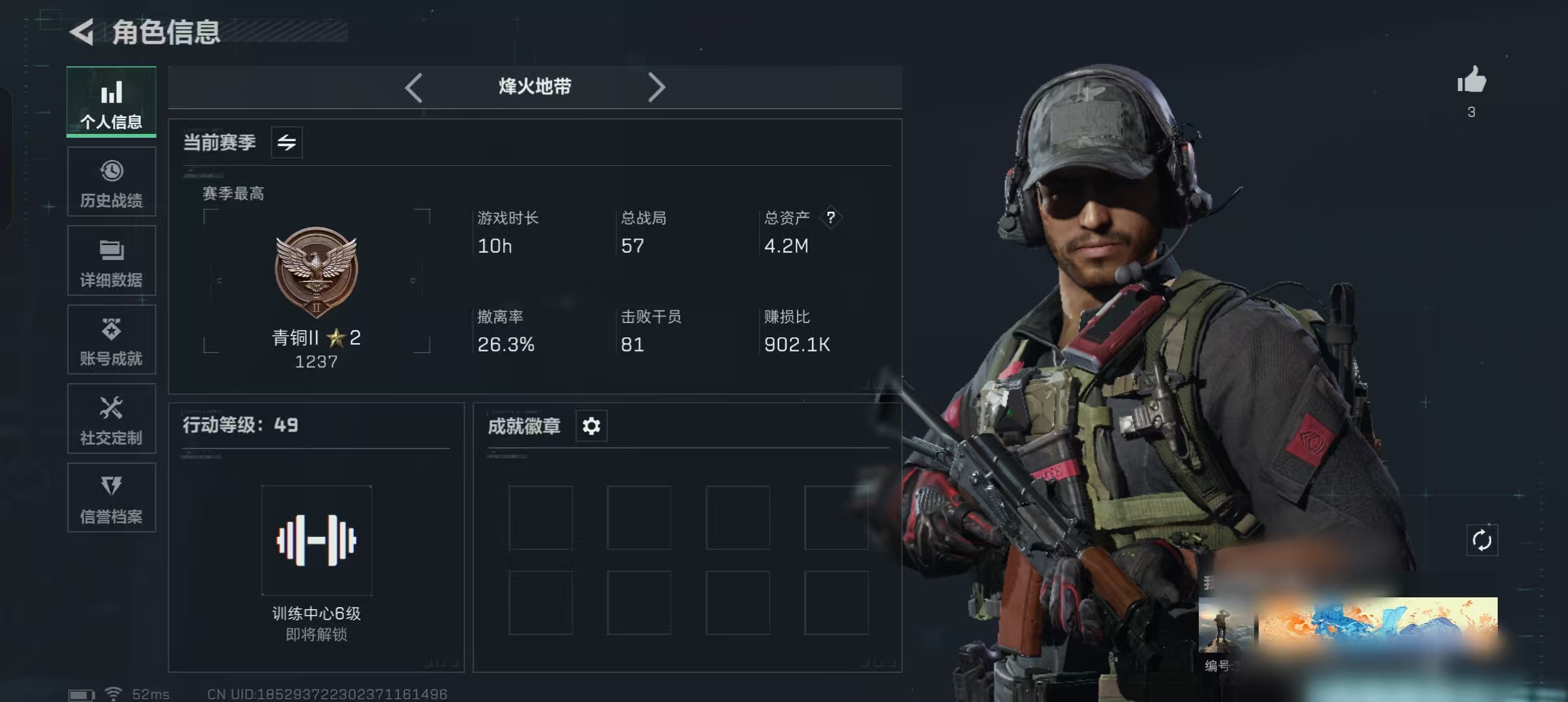This screenshot has height=702, width=1568.
Task: Open the 历史战绩 tab
Action: click(111, 182)
